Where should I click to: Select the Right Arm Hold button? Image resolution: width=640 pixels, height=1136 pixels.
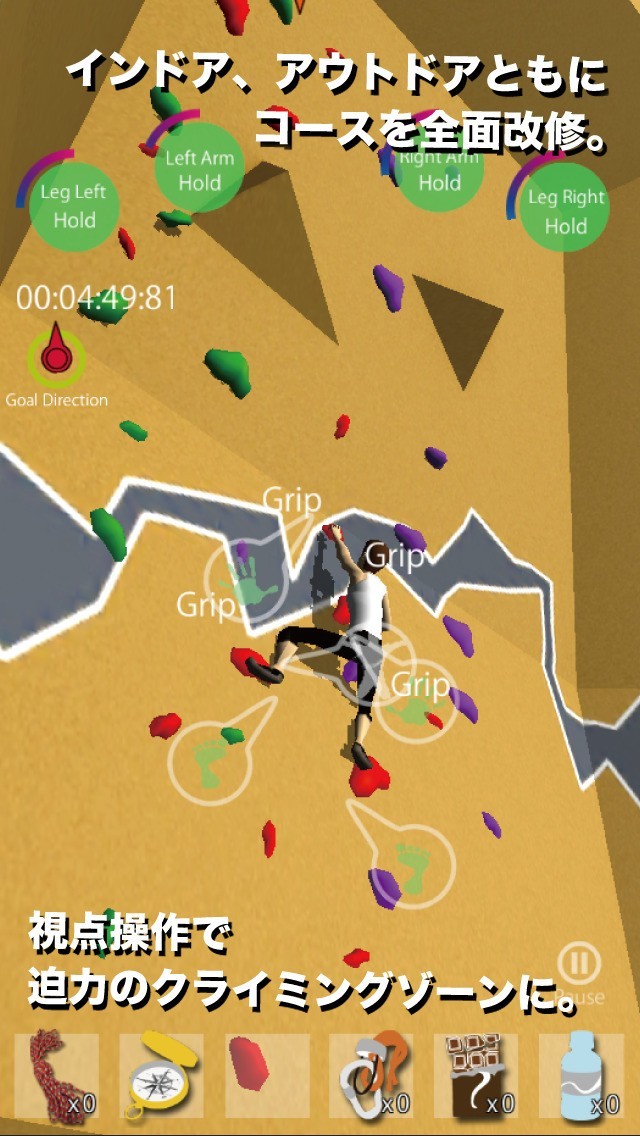[439, 170]
